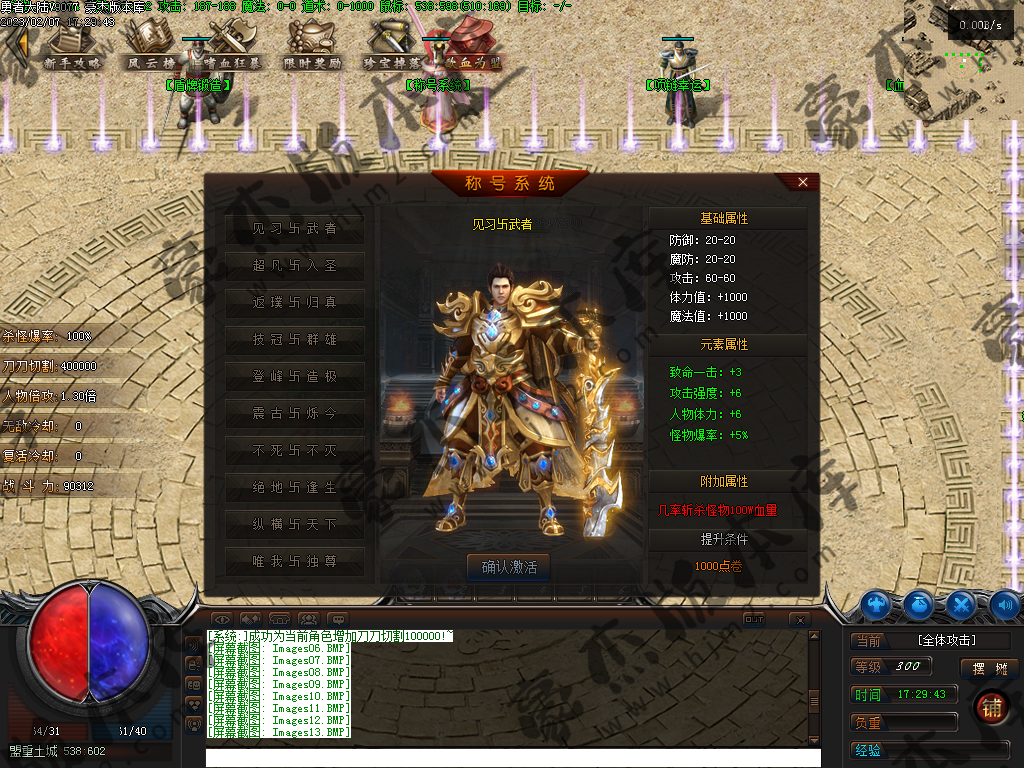Choose the 不死卐不灭 title

pos(295,450)
